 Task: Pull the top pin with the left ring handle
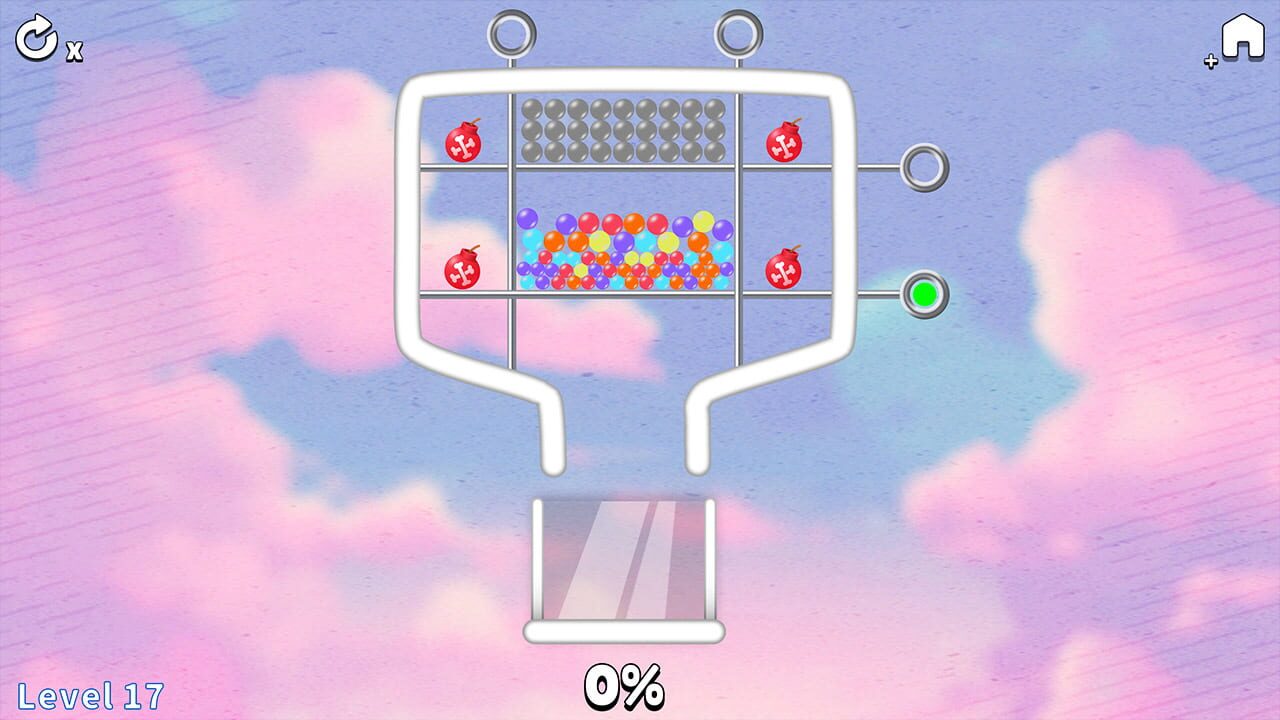(x=513, y=35)
